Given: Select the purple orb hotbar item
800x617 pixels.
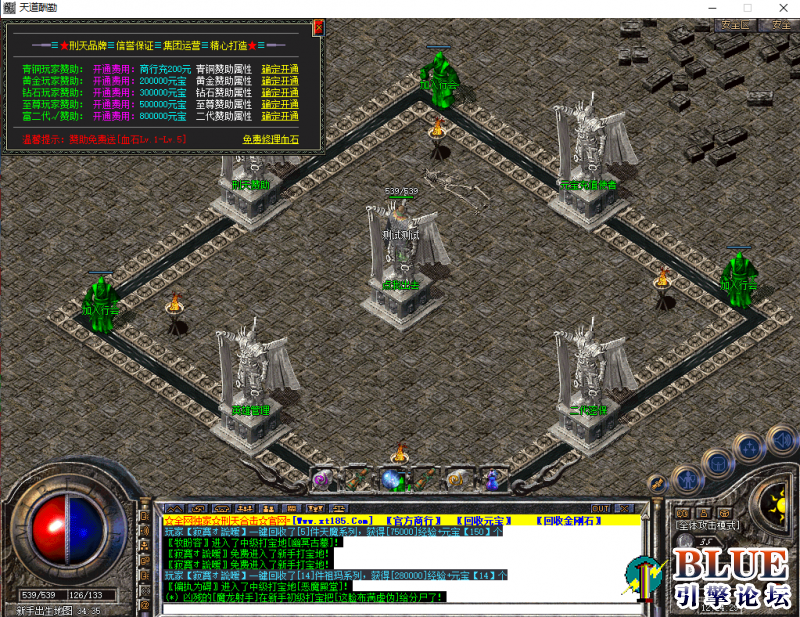Looking at the screenshot, I should (x=322, y=480).
